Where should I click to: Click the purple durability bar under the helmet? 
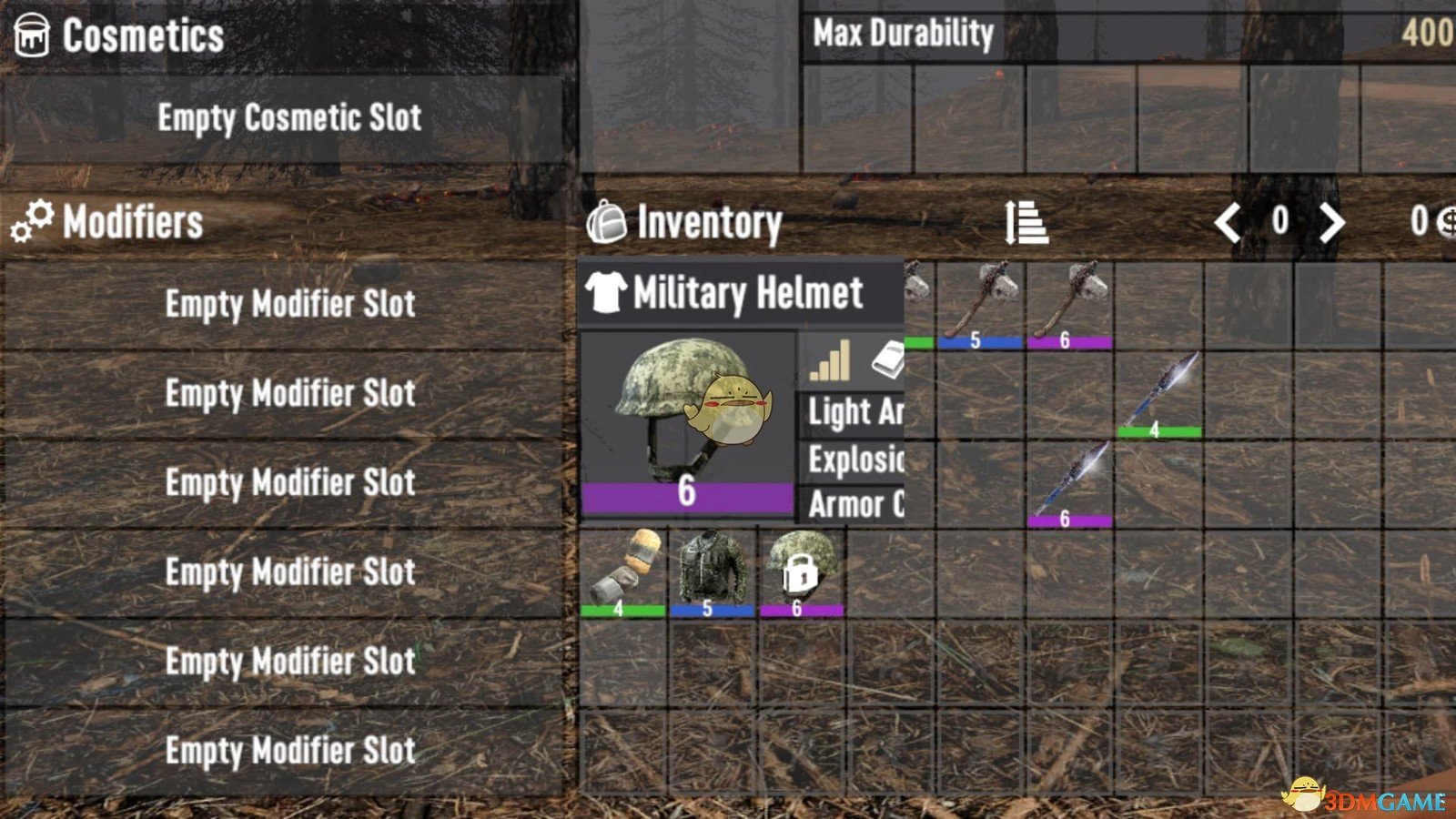pos(689,498)
